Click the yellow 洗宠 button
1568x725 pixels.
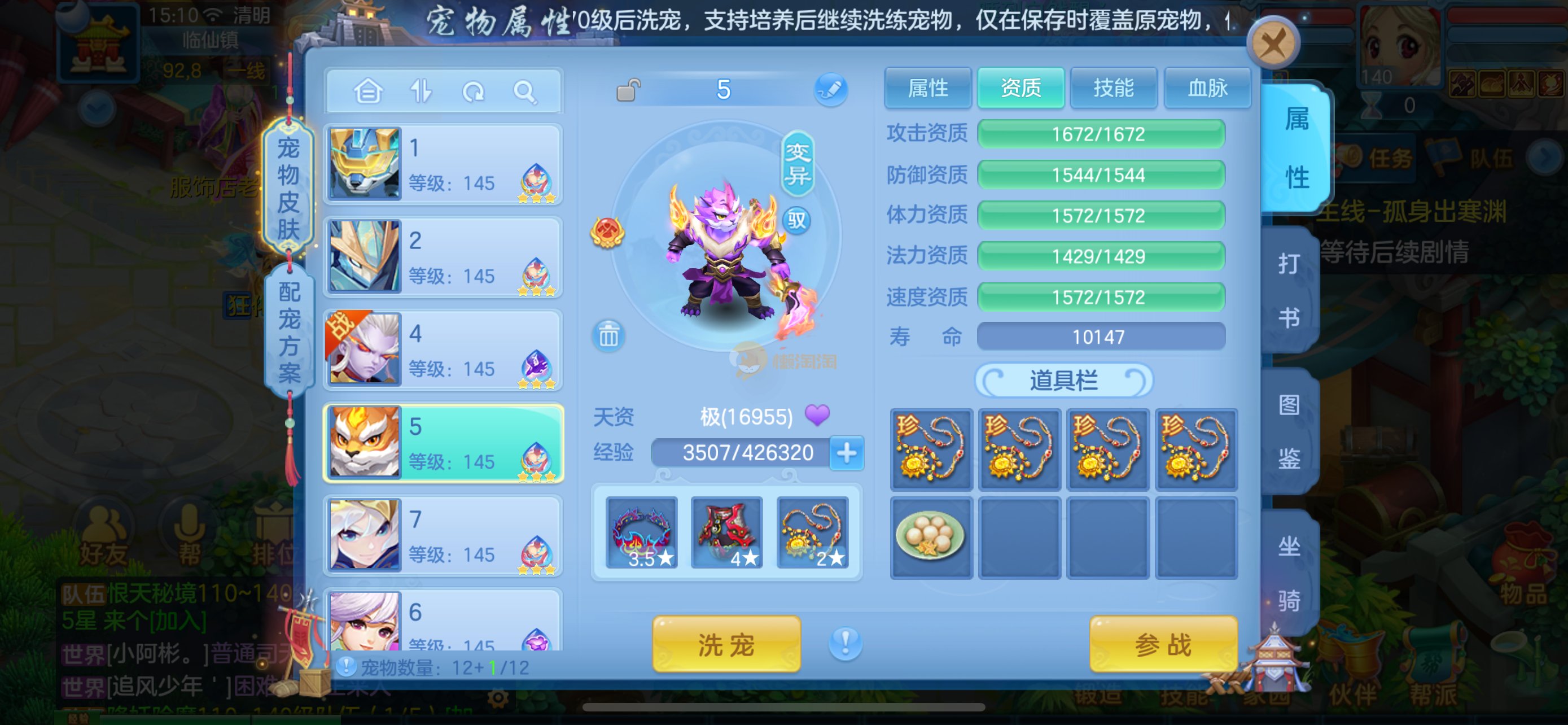726,644
